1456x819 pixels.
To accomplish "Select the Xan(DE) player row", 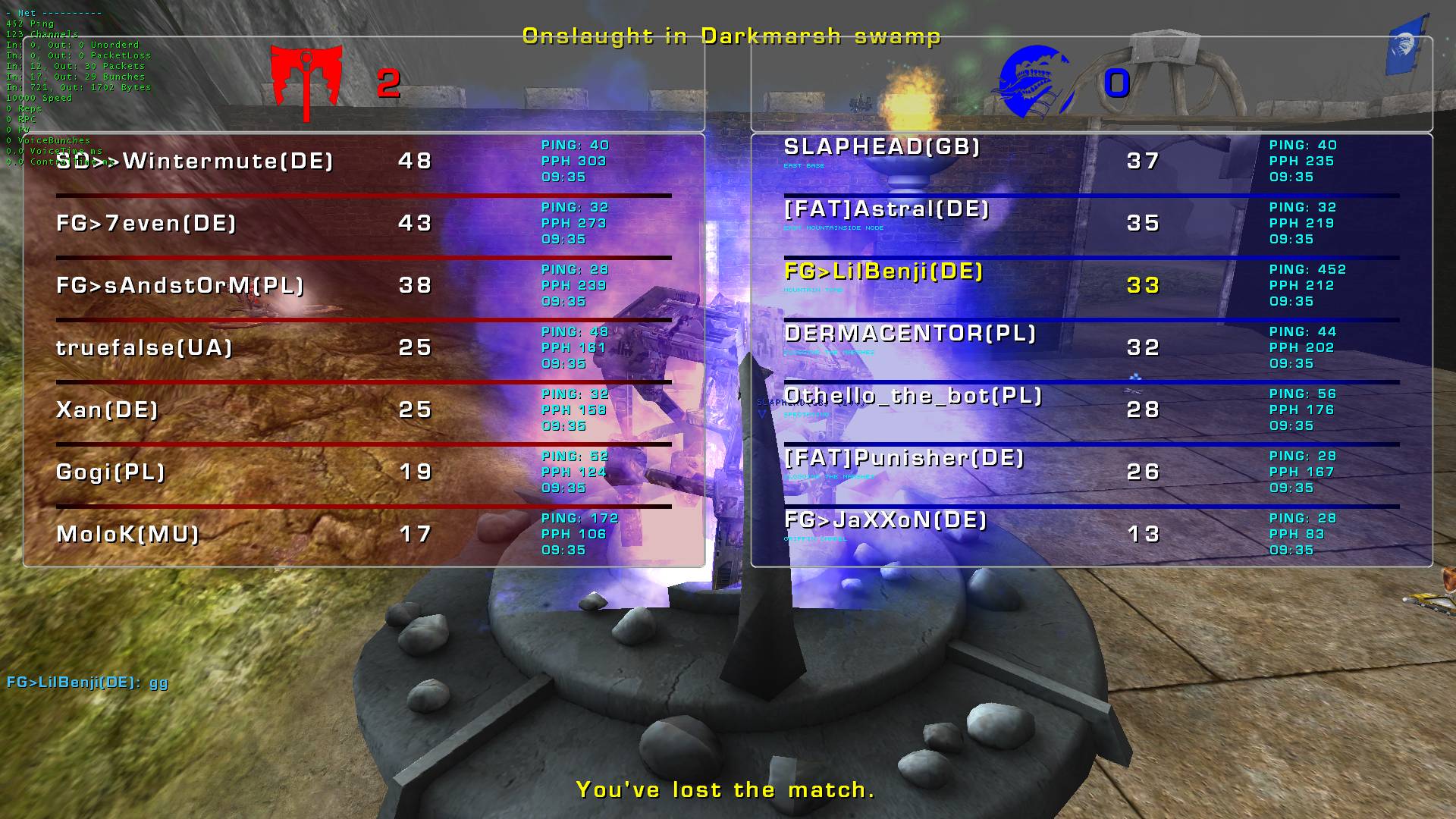I will pos(108,410).
